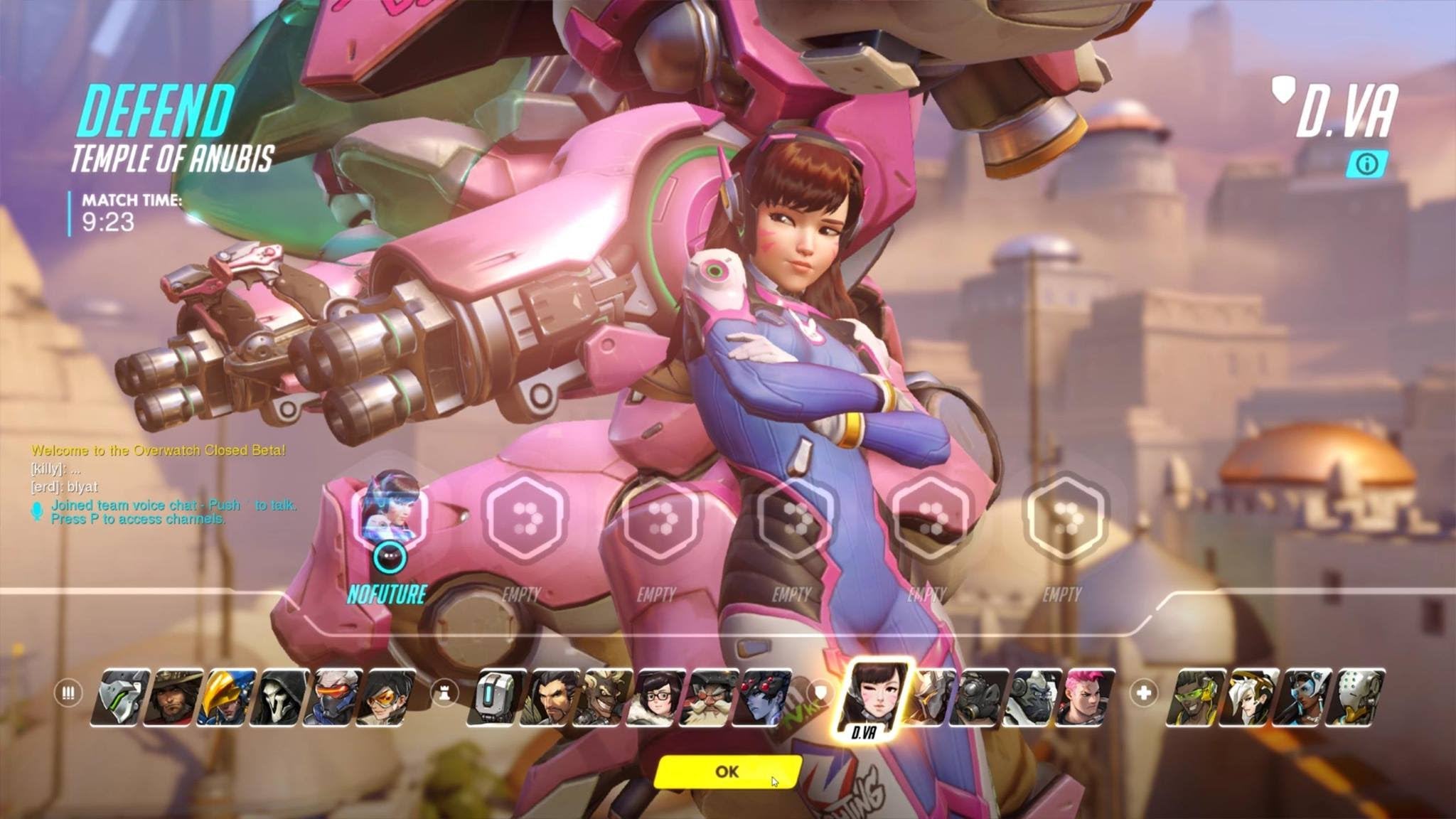Pick Tracer's portrait
This screenshot has width=1456, height=819.
click(x=387, y=697)
